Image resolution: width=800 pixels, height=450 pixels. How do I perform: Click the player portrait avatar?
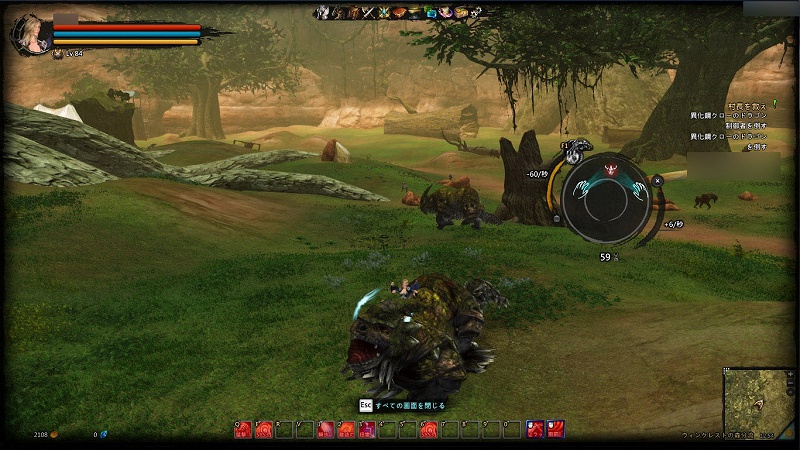click(28, 33)
